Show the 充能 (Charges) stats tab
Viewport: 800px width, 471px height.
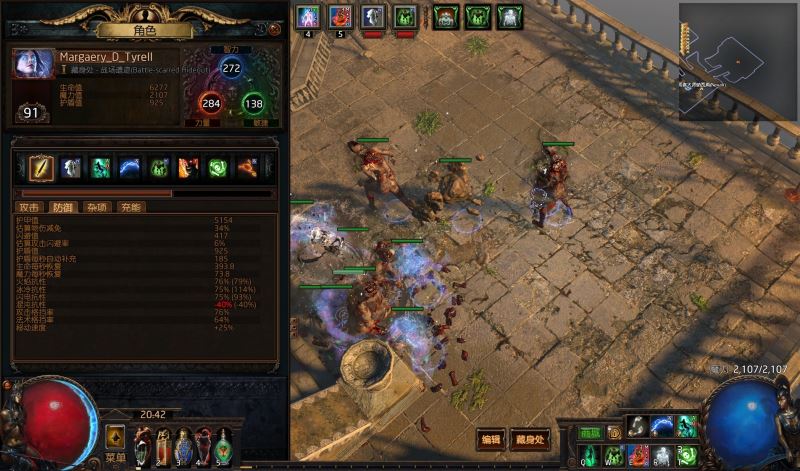(x=130, y=207)
